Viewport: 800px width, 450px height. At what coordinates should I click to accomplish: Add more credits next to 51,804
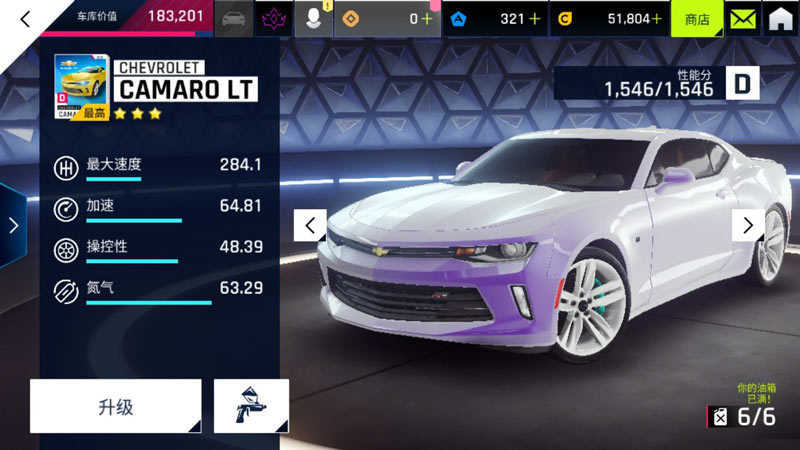click(x=656, y=18)
